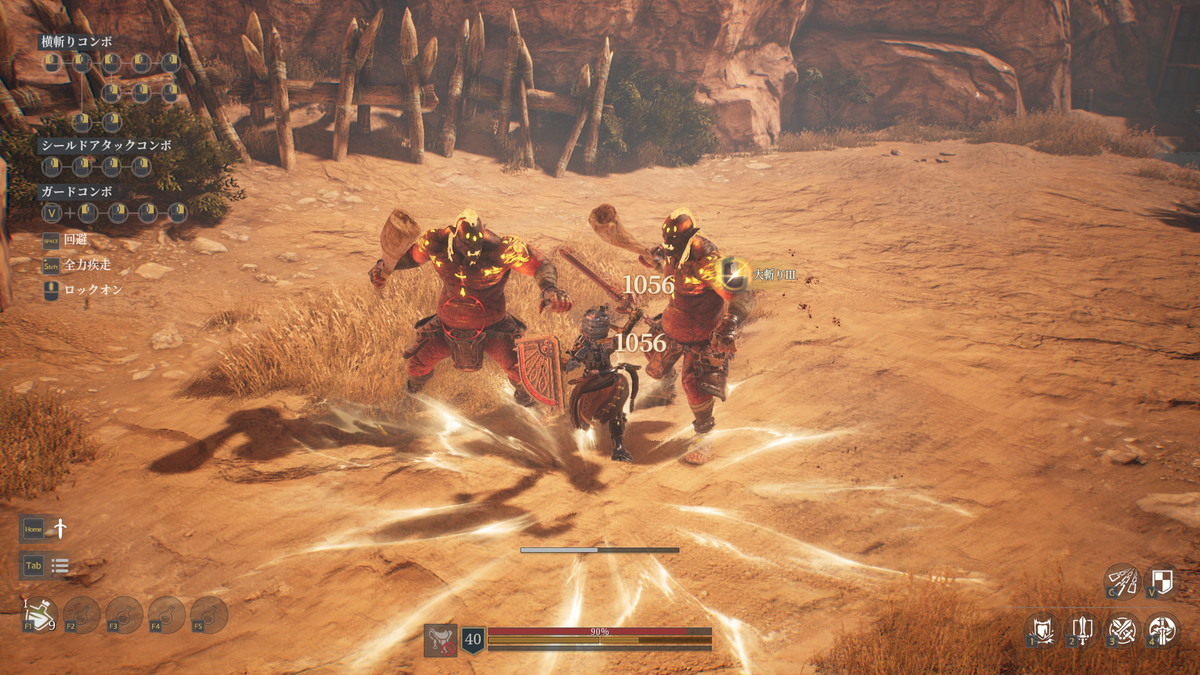The width and height of the screenshot is (1200, 675).
Task: Activate the upright sword skill in slot 2
Action: tap(1082, 630)
